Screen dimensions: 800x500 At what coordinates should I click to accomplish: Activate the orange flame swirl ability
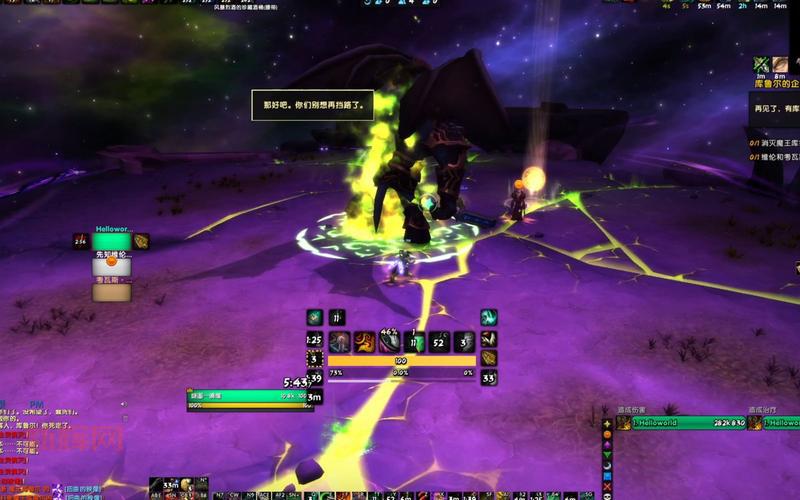[x=365, y=342]
